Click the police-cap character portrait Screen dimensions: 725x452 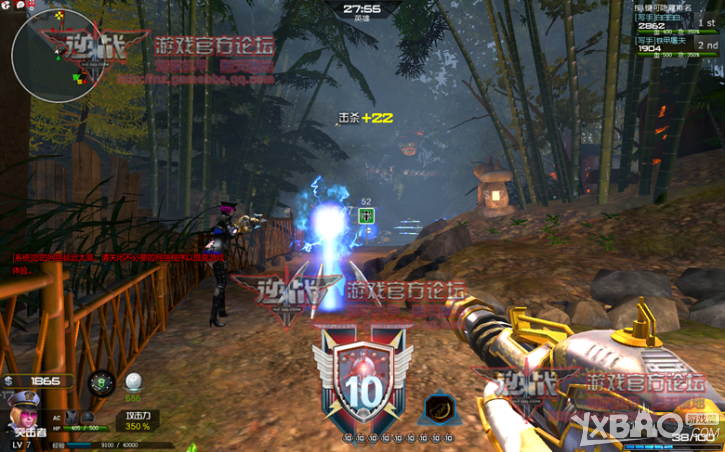pos(25,410)
